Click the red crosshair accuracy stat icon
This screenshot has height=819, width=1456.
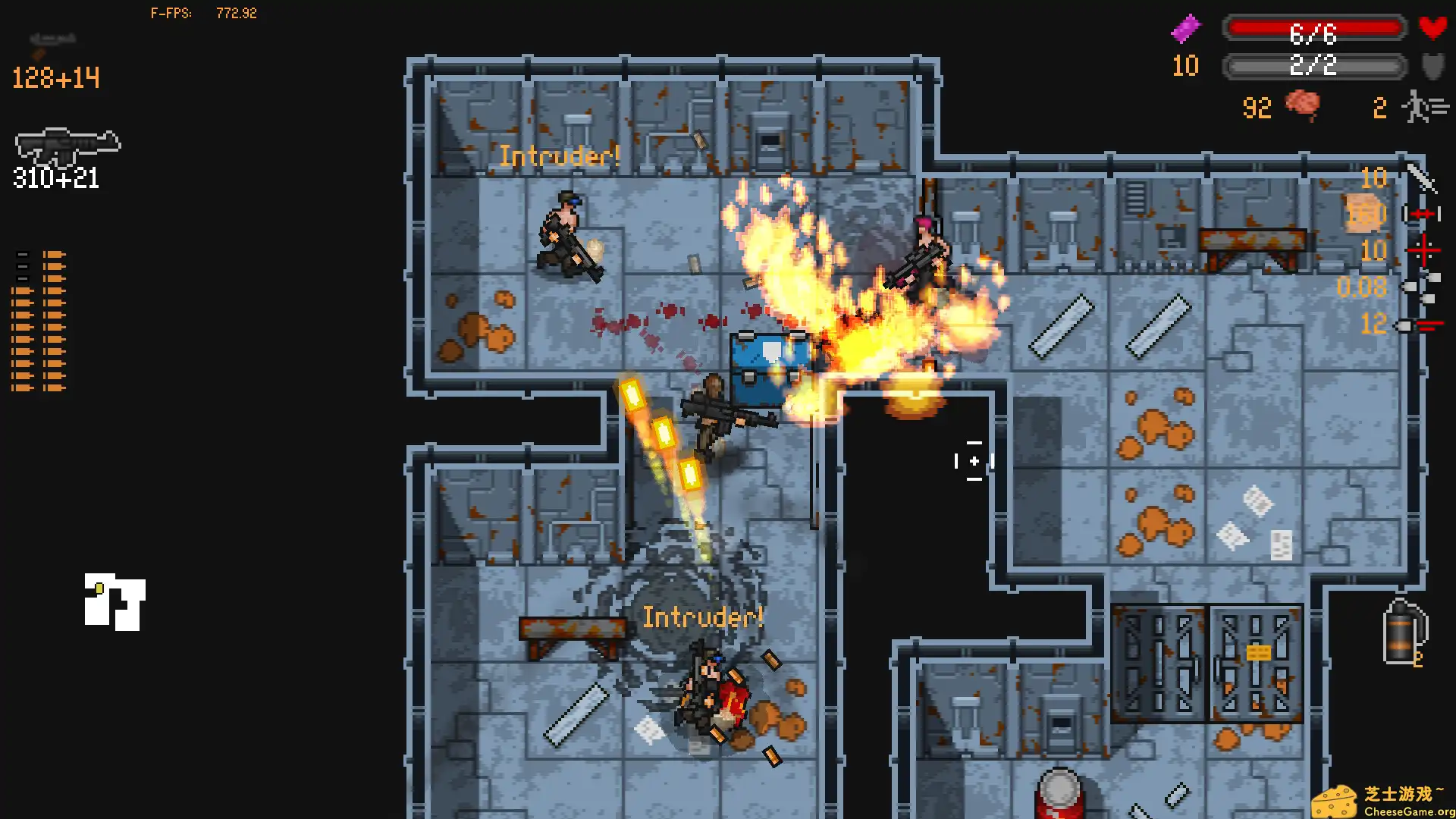(1423, 250)
